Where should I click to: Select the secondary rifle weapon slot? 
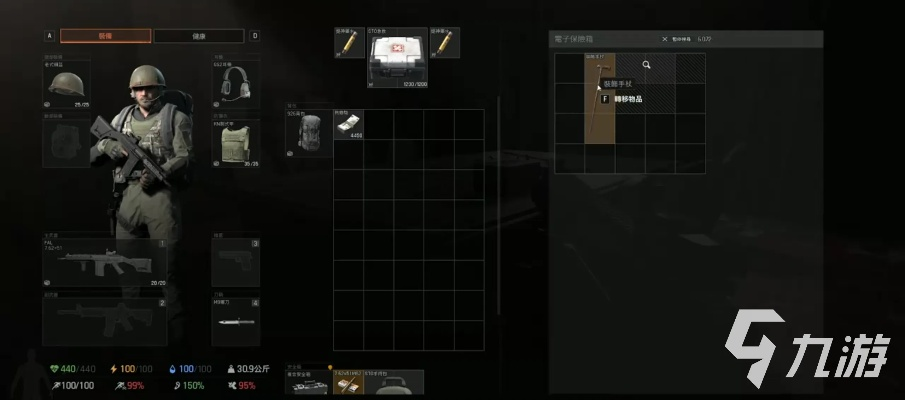pyautogui.click(x=104, y=321)
